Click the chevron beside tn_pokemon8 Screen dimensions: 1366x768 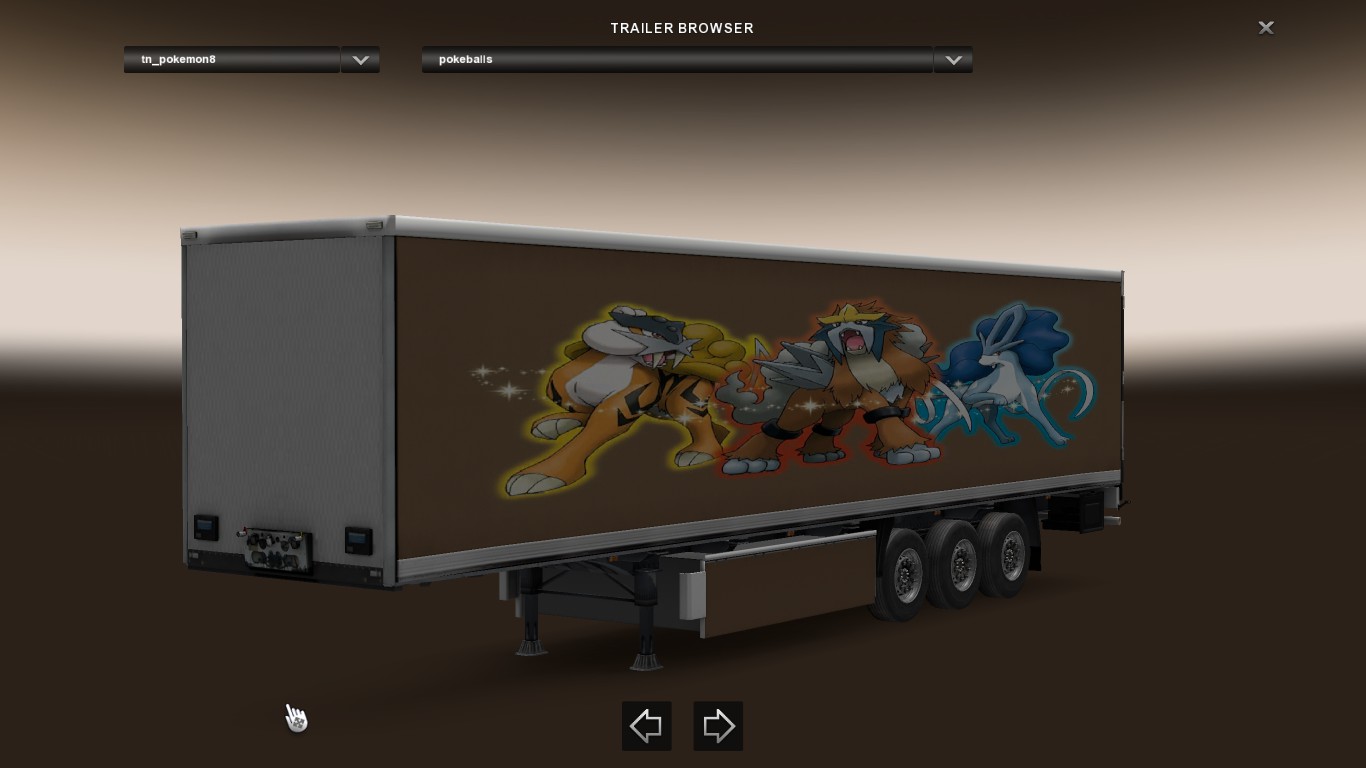359,60
